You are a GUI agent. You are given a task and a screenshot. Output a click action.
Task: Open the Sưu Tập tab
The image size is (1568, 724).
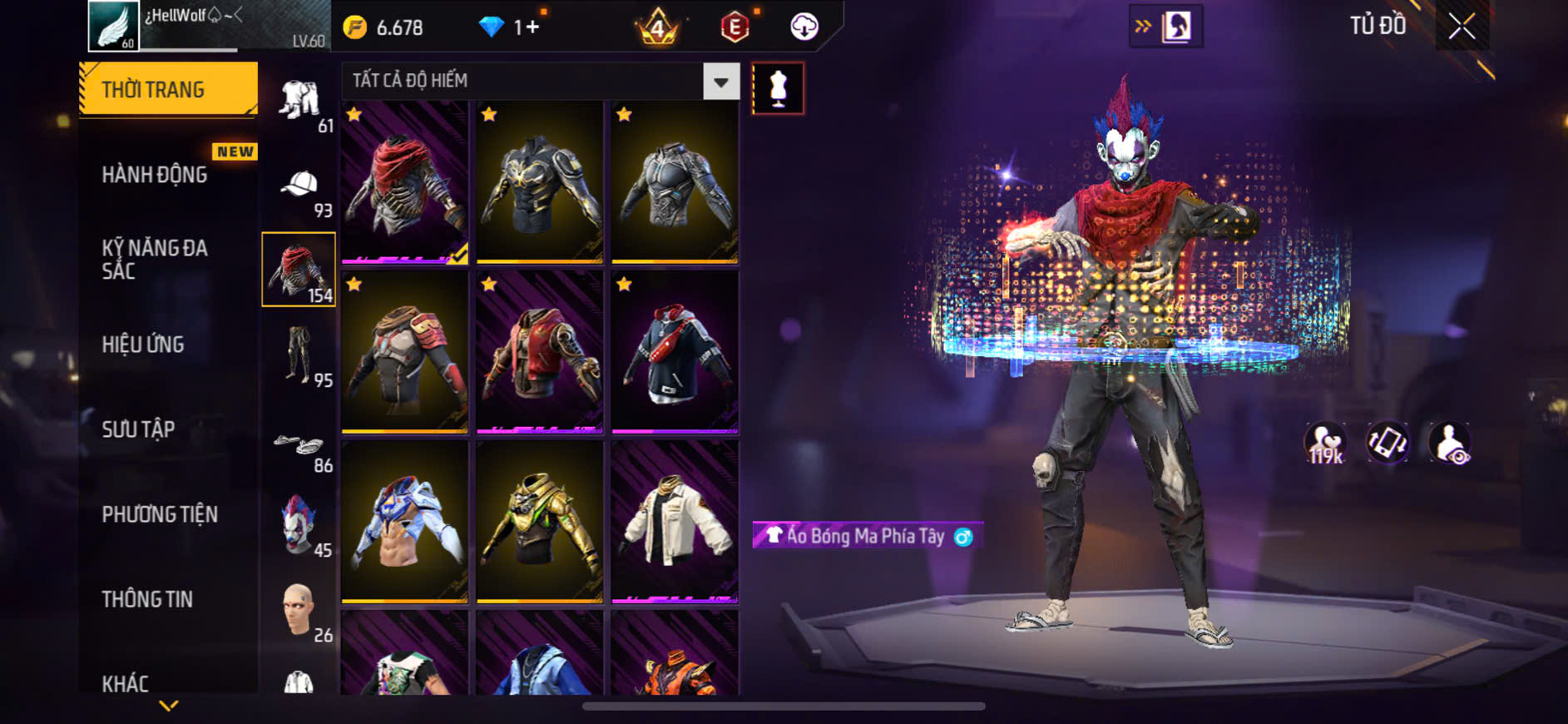pyautogui.click(x=138, y=429)
